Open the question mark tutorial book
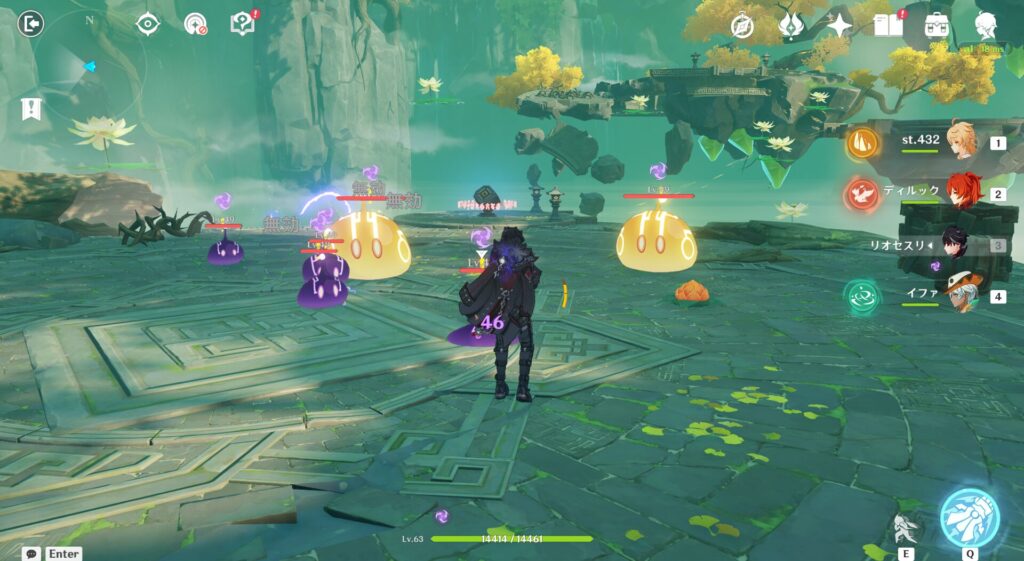Screen dimensions: 1024x561 pos(242,23)
